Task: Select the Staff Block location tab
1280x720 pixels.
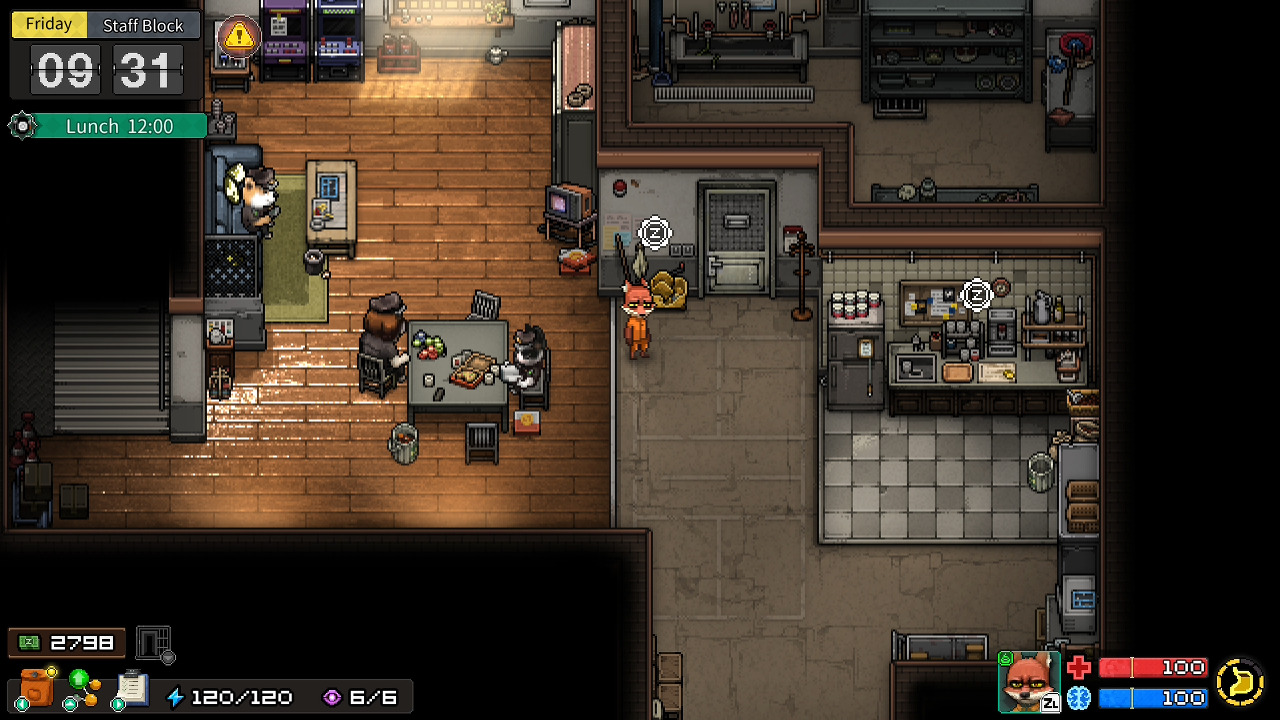Action: pos(143,24)
